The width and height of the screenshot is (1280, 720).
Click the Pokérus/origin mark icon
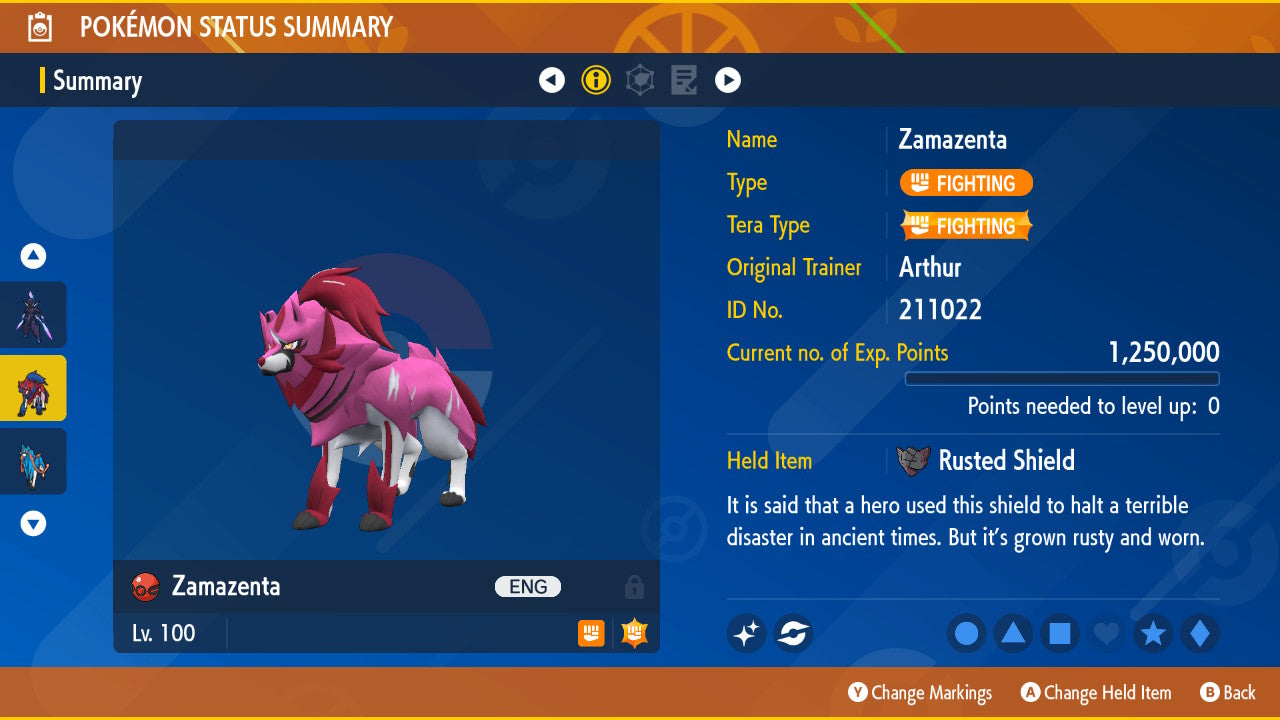pyautogui.click(x=793, y=633)
